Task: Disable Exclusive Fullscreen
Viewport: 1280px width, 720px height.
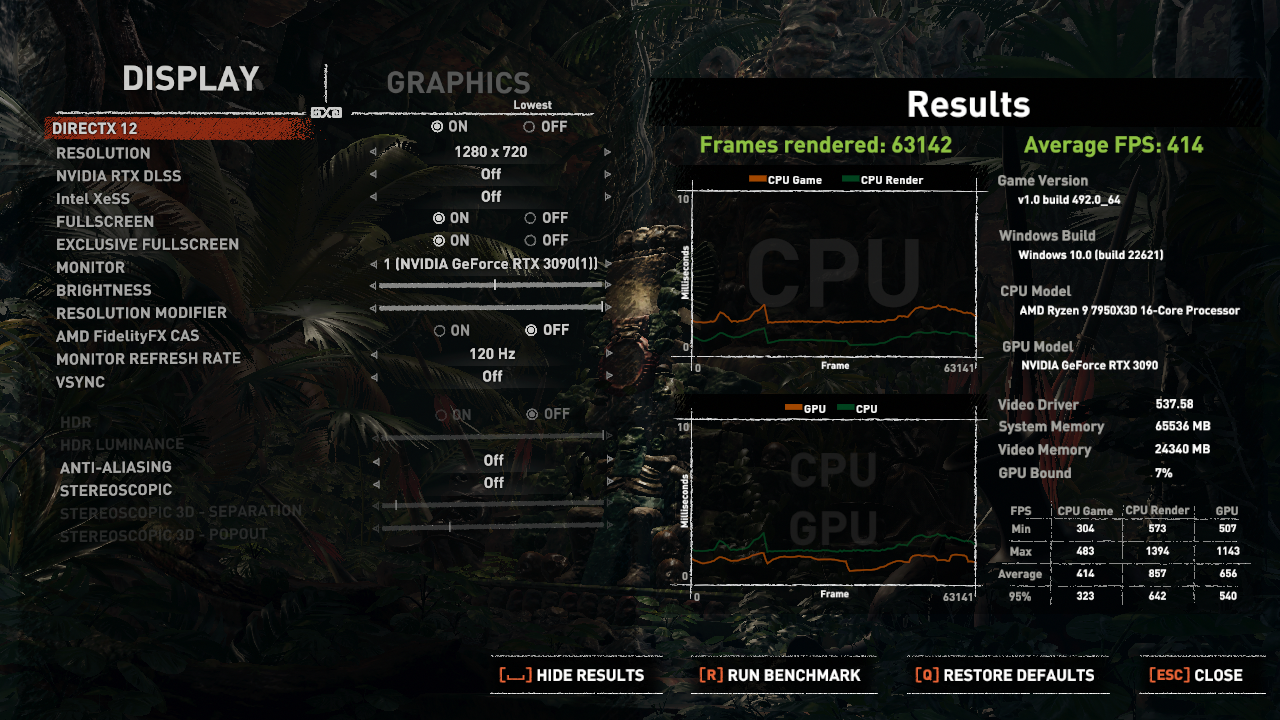Action: [530, 241]
